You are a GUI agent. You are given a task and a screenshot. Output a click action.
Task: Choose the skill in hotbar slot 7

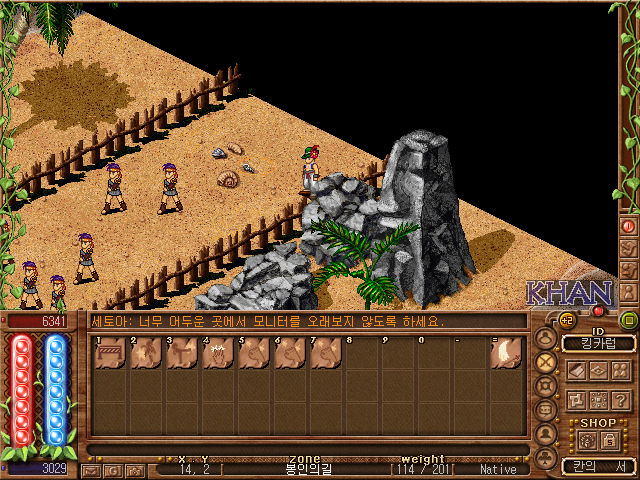pyautogui.click(x=326, y=353)
